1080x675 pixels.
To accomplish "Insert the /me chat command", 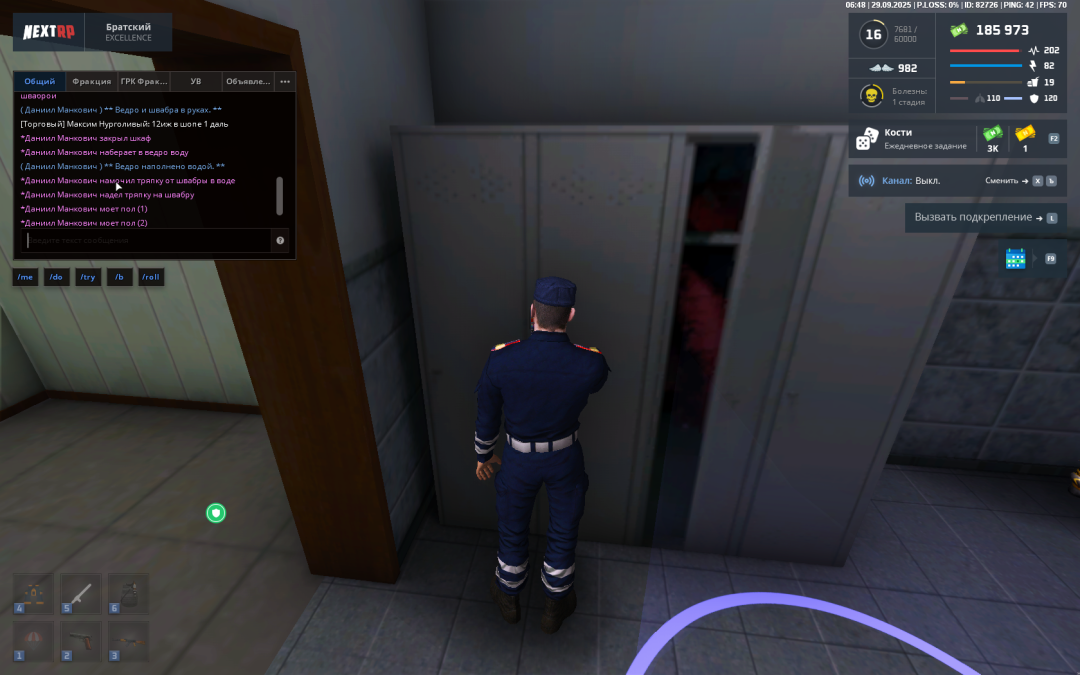I will click(25, 277).
